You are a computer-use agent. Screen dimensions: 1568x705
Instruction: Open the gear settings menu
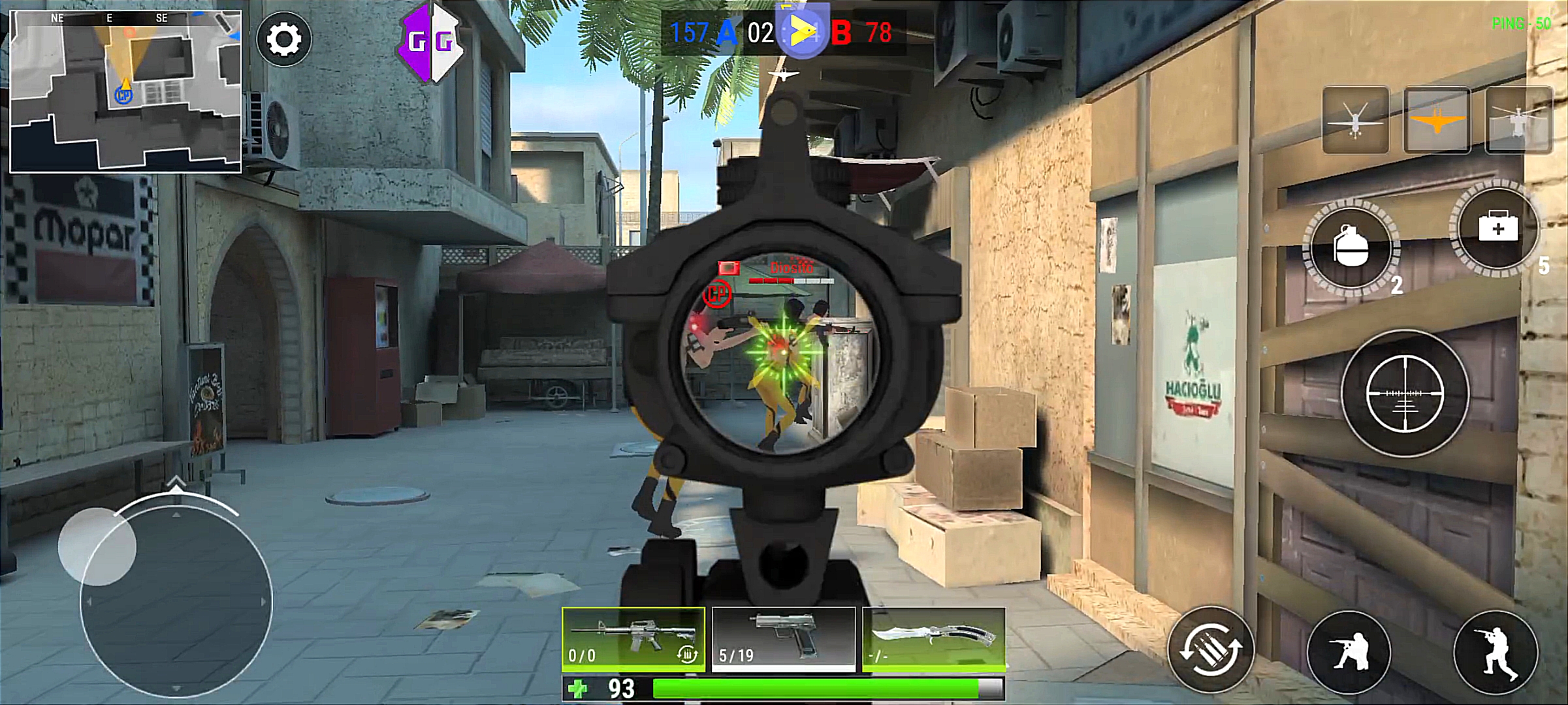coord(284,40)
